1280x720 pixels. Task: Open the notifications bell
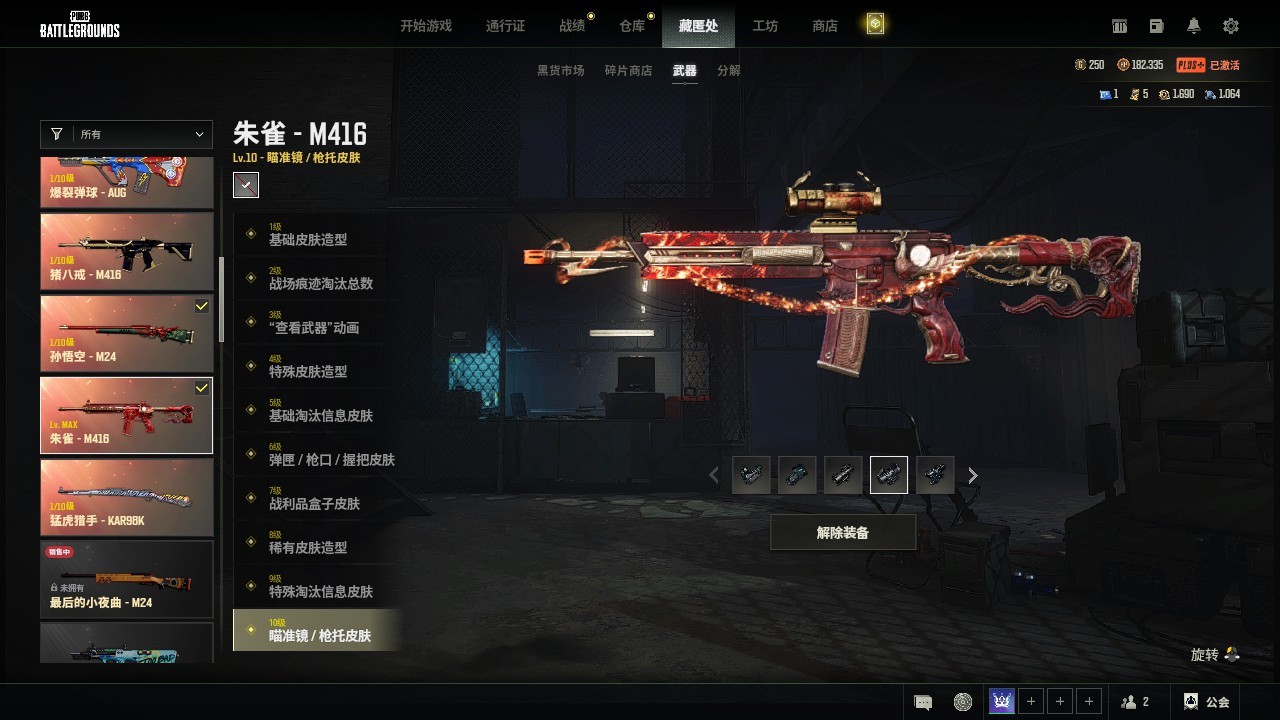(x=1194, y=26)
